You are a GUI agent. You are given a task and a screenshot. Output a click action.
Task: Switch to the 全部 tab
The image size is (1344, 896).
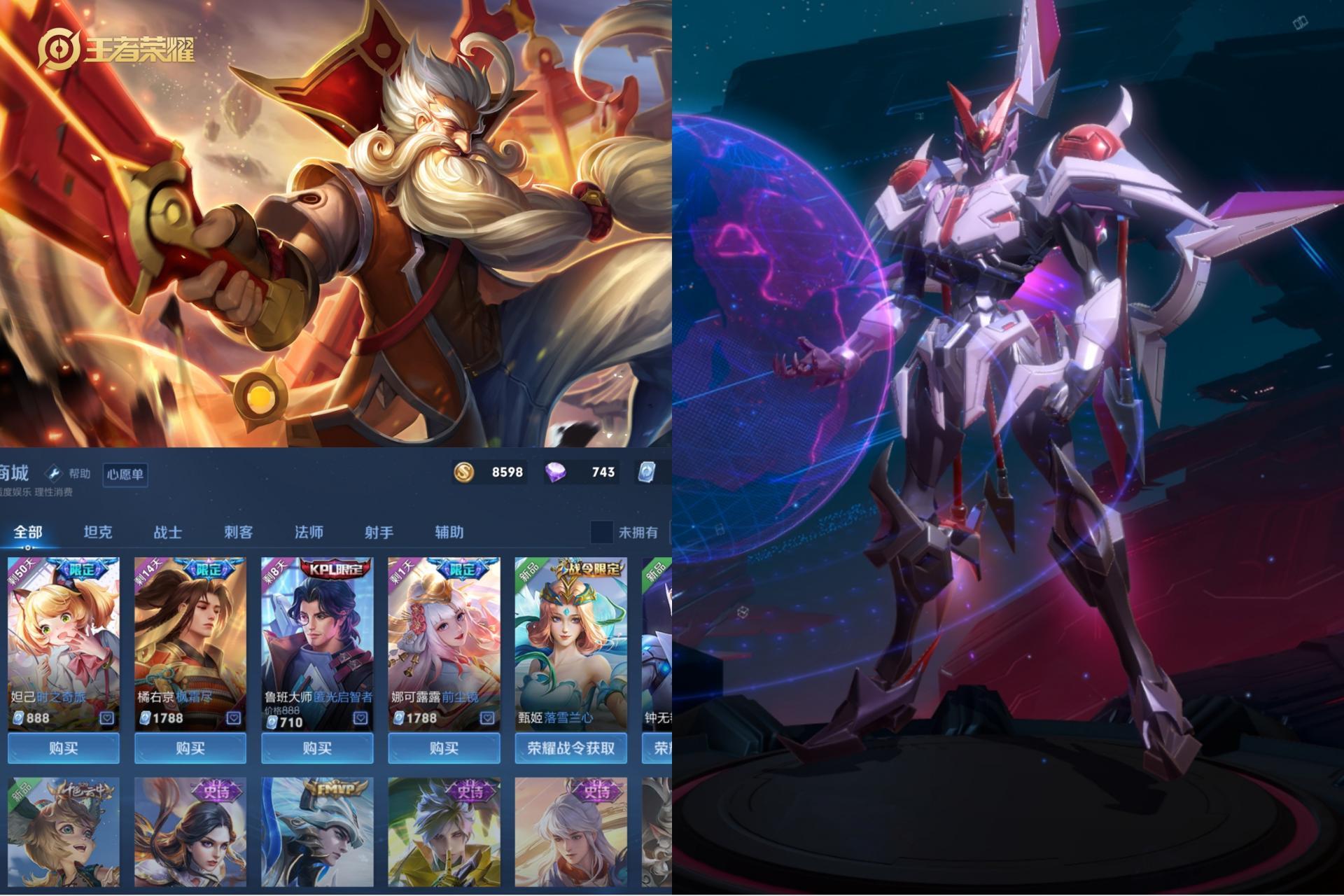[x=28, y=532]
